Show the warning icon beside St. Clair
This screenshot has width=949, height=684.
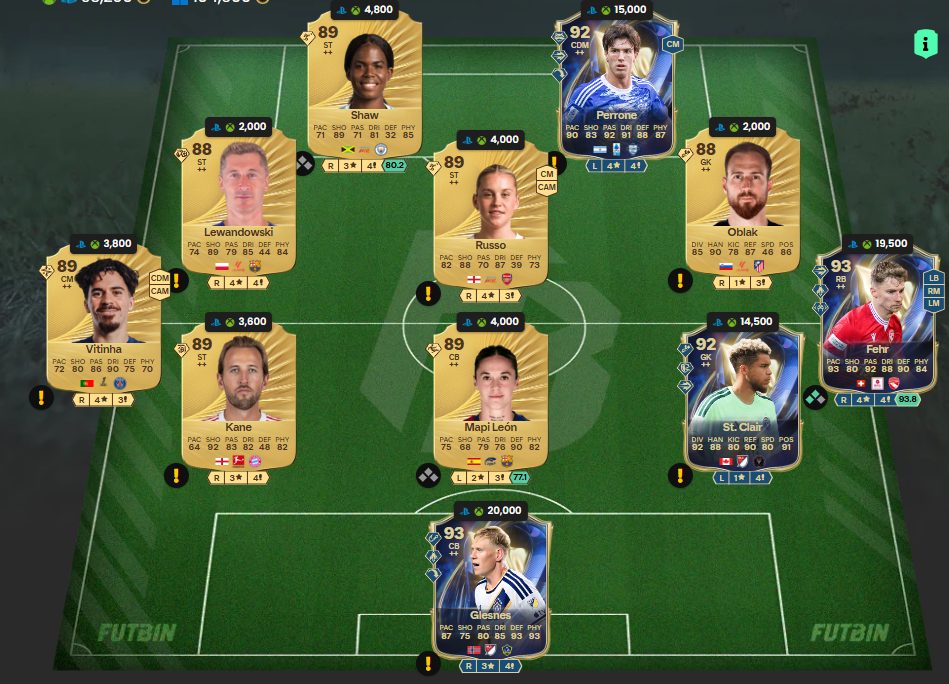(680, 475)
